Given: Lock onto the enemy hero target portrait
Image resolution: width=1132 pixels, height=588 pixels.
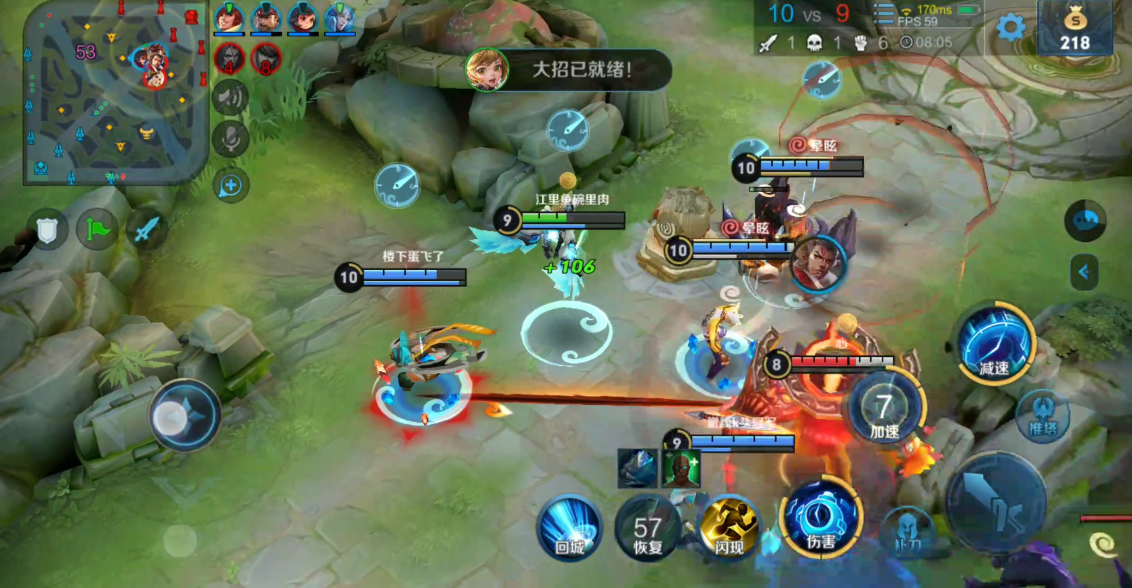Looking at the screenshot, I should pyautogui.click(x=819, y=262).
